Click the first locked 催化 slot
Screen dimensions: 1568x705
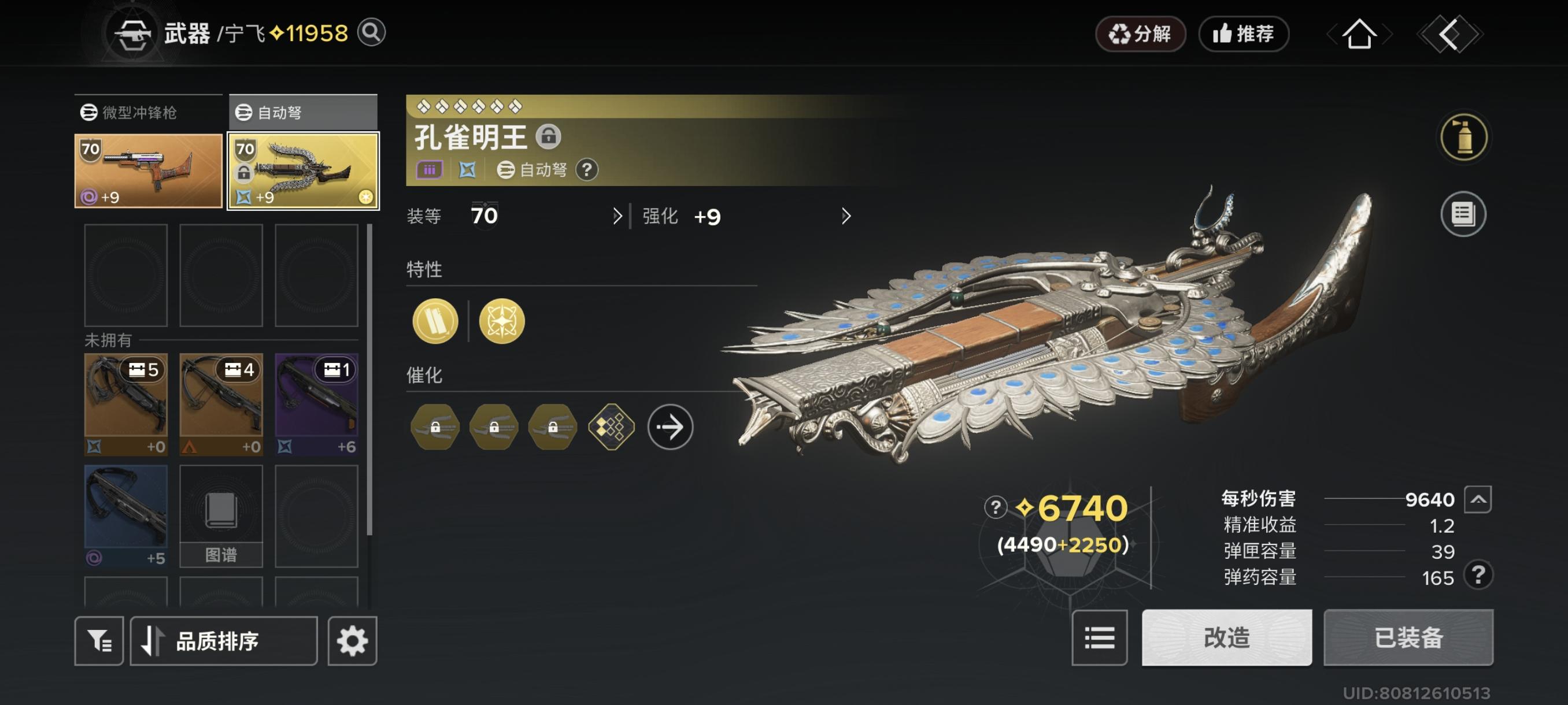[435, 426]
